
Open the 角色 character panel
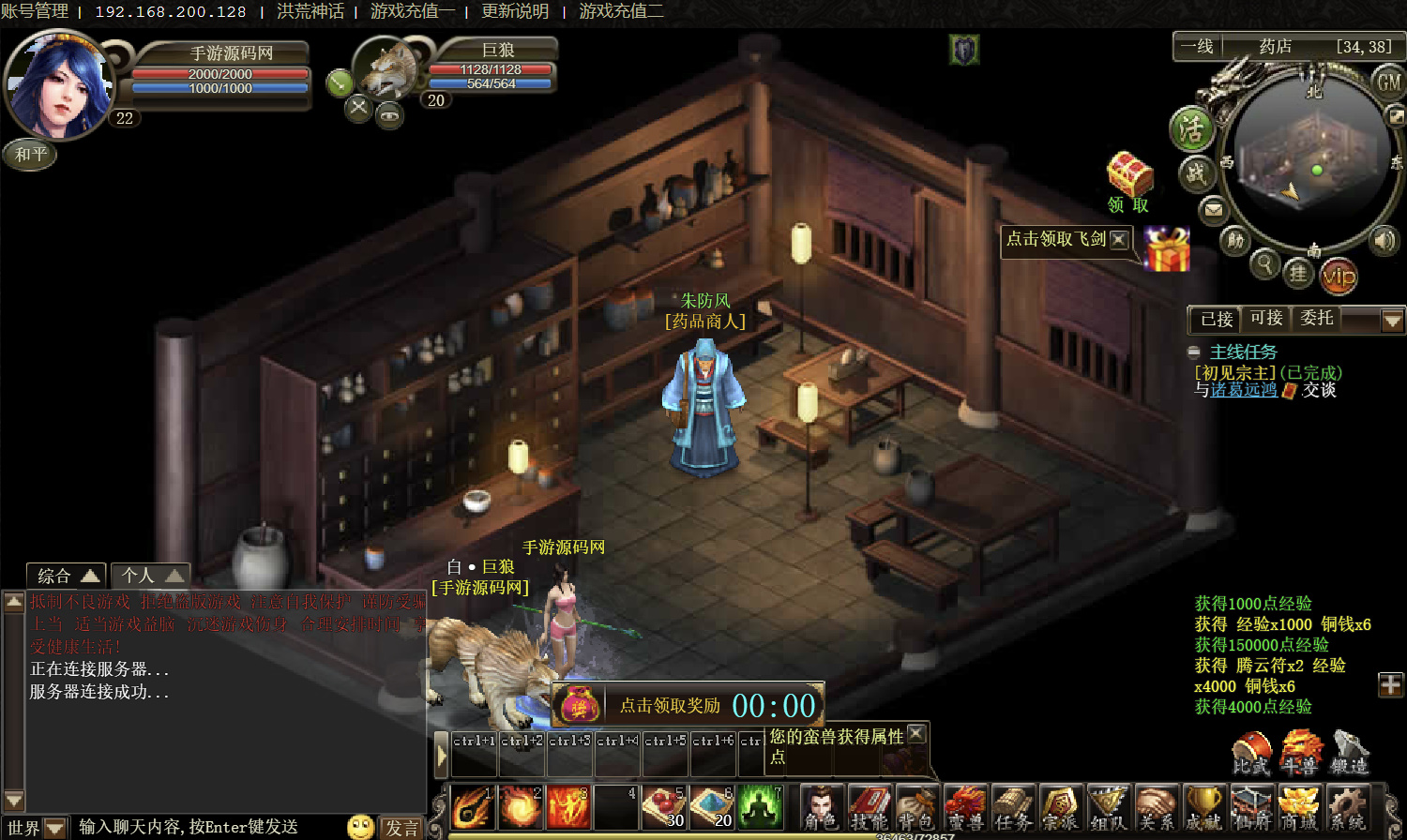[x=822, y=807]
